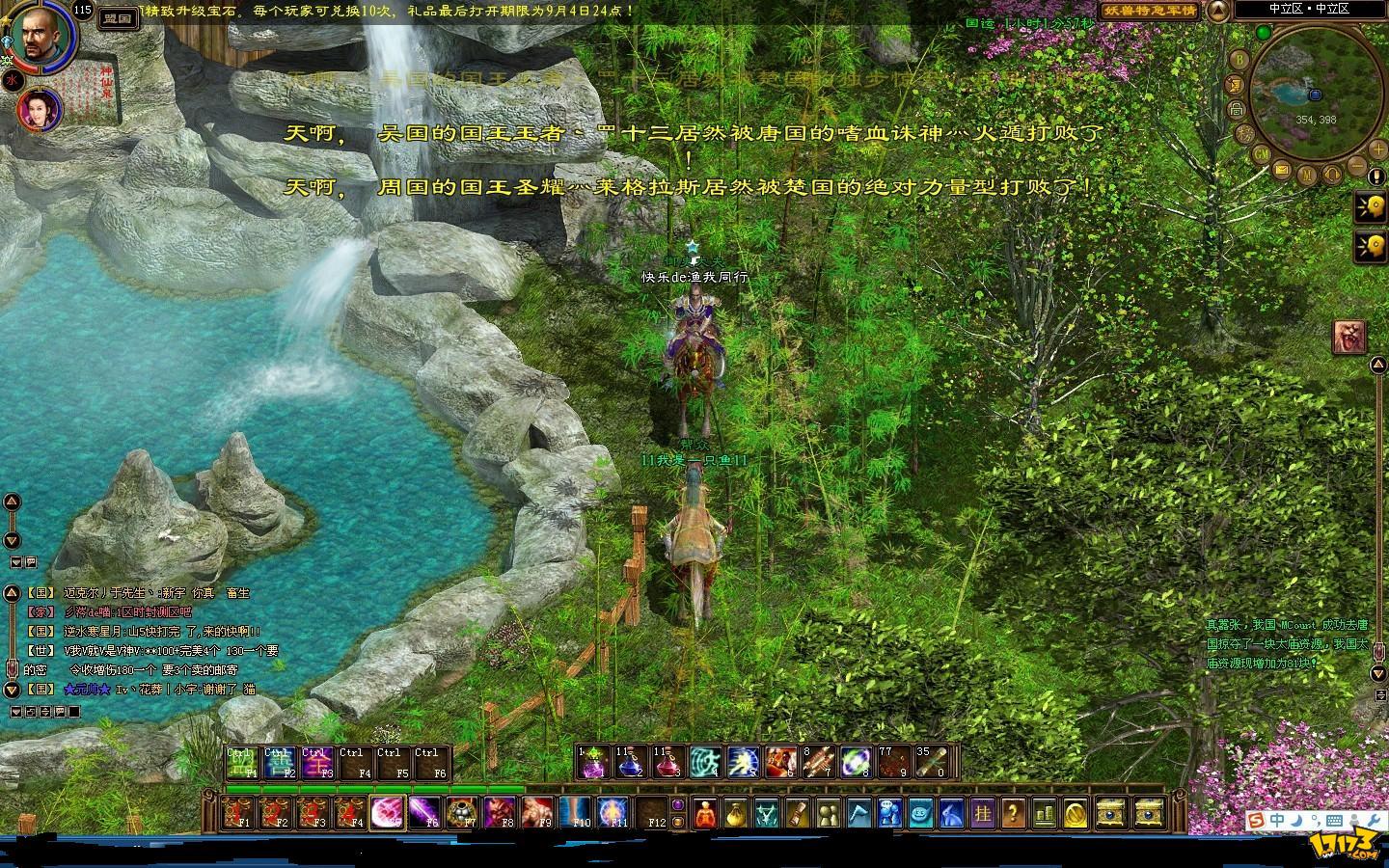Select the female companion portrait

40,109
